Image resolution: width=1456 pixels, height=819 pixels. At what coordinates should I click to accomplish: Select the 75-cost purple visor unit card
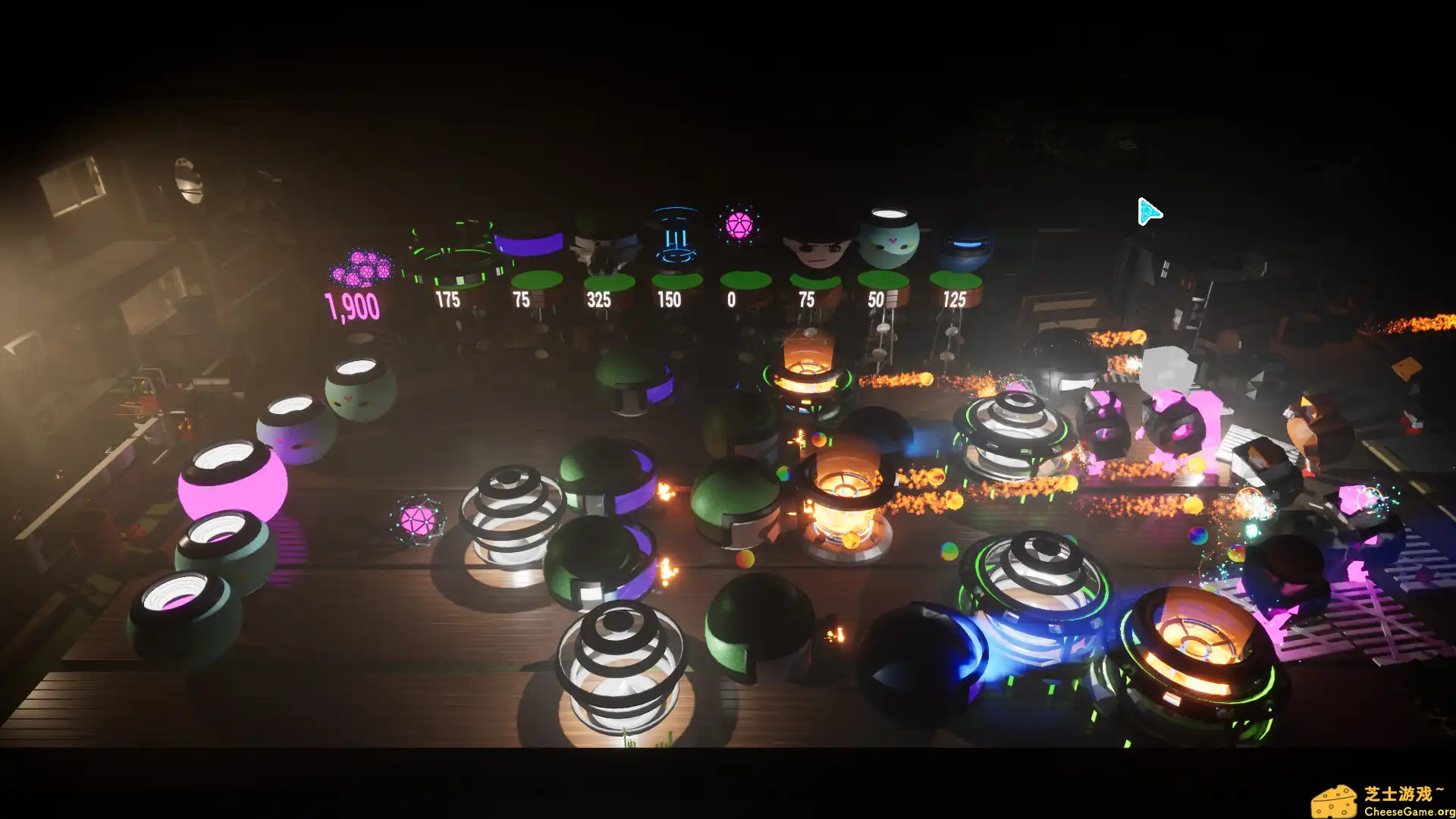(x=529, y=250)
